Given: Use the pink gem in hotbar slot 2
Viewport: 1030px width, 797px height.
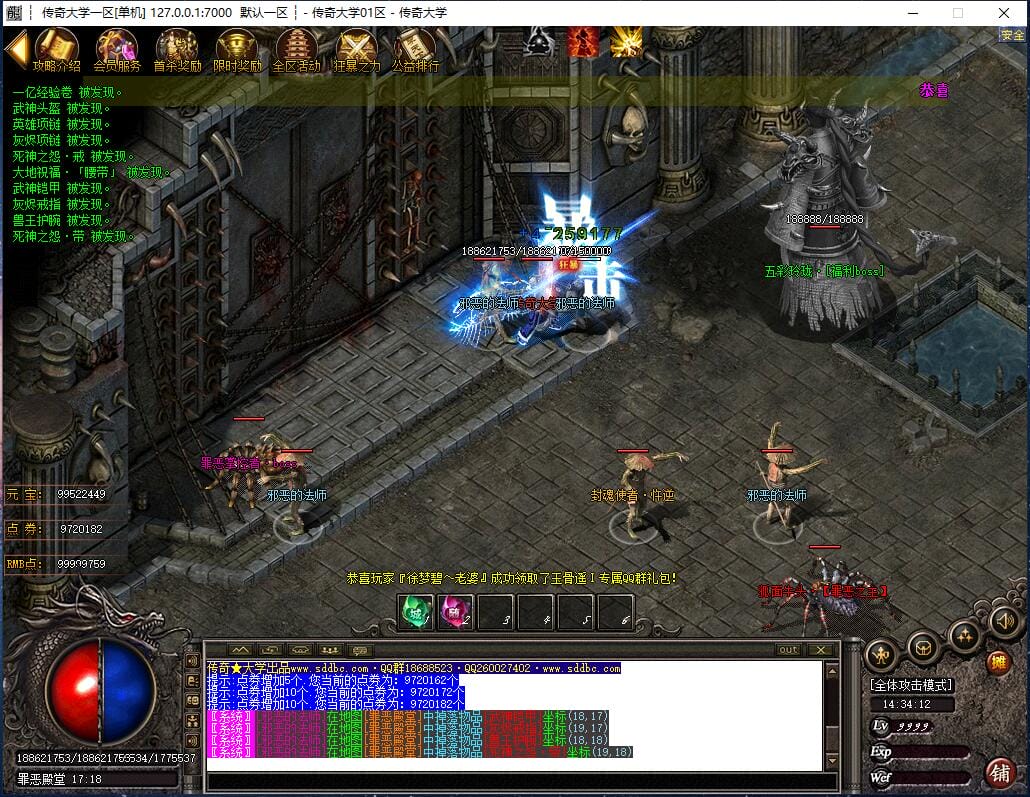Looking at the screenshot, I should click(455, 612).
